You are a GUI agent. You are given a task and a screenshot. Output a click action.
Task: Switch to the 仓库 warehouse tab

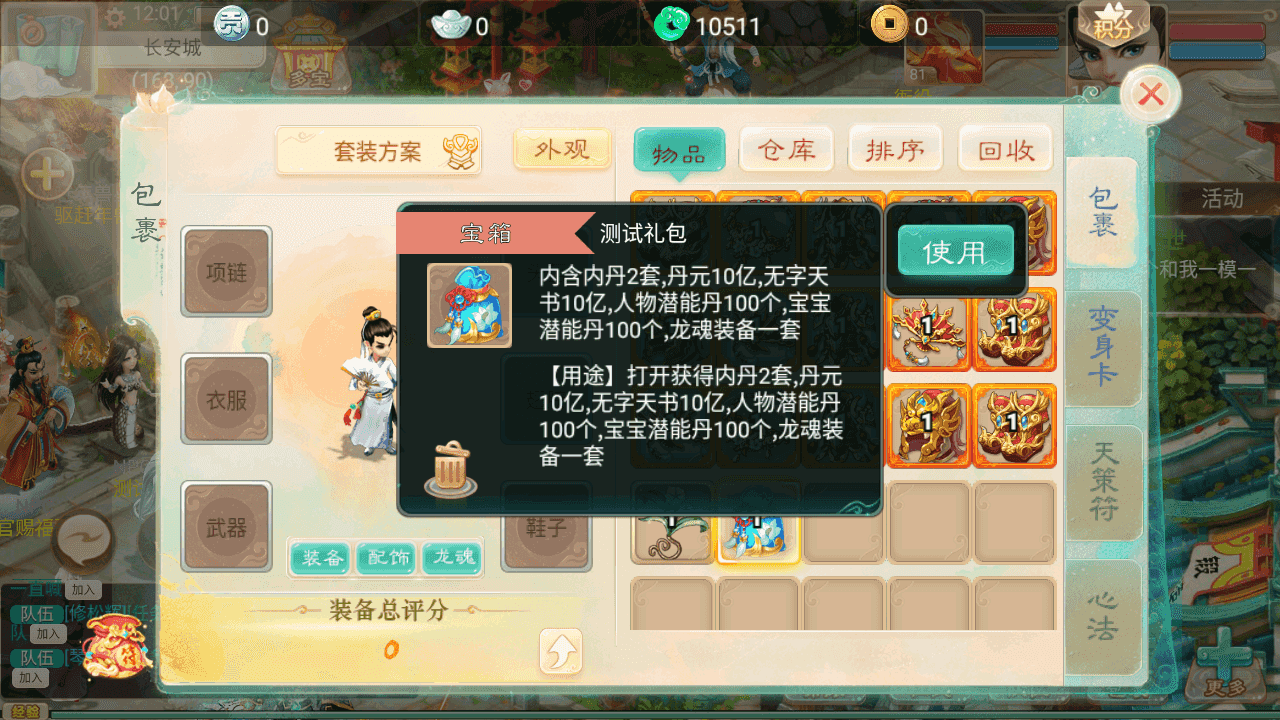tap(786, 149)
